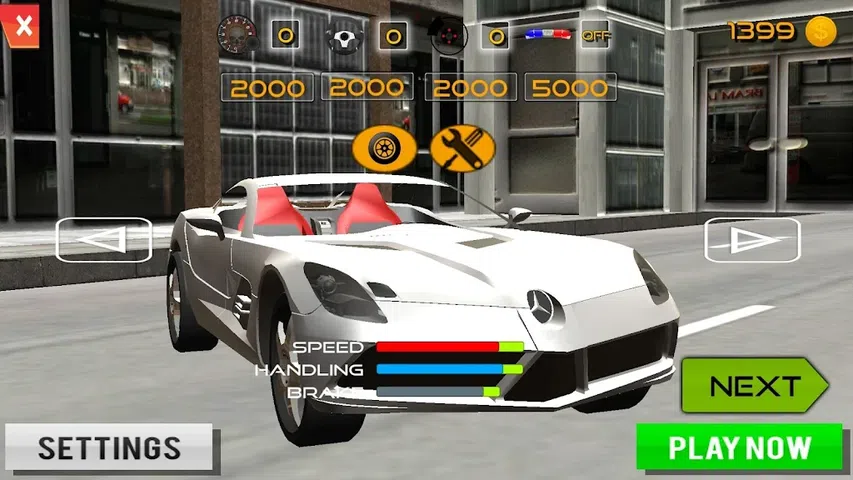Show the next car with the right arrow
Viewport: 853px width, 480px height.
tap(752, 240)
